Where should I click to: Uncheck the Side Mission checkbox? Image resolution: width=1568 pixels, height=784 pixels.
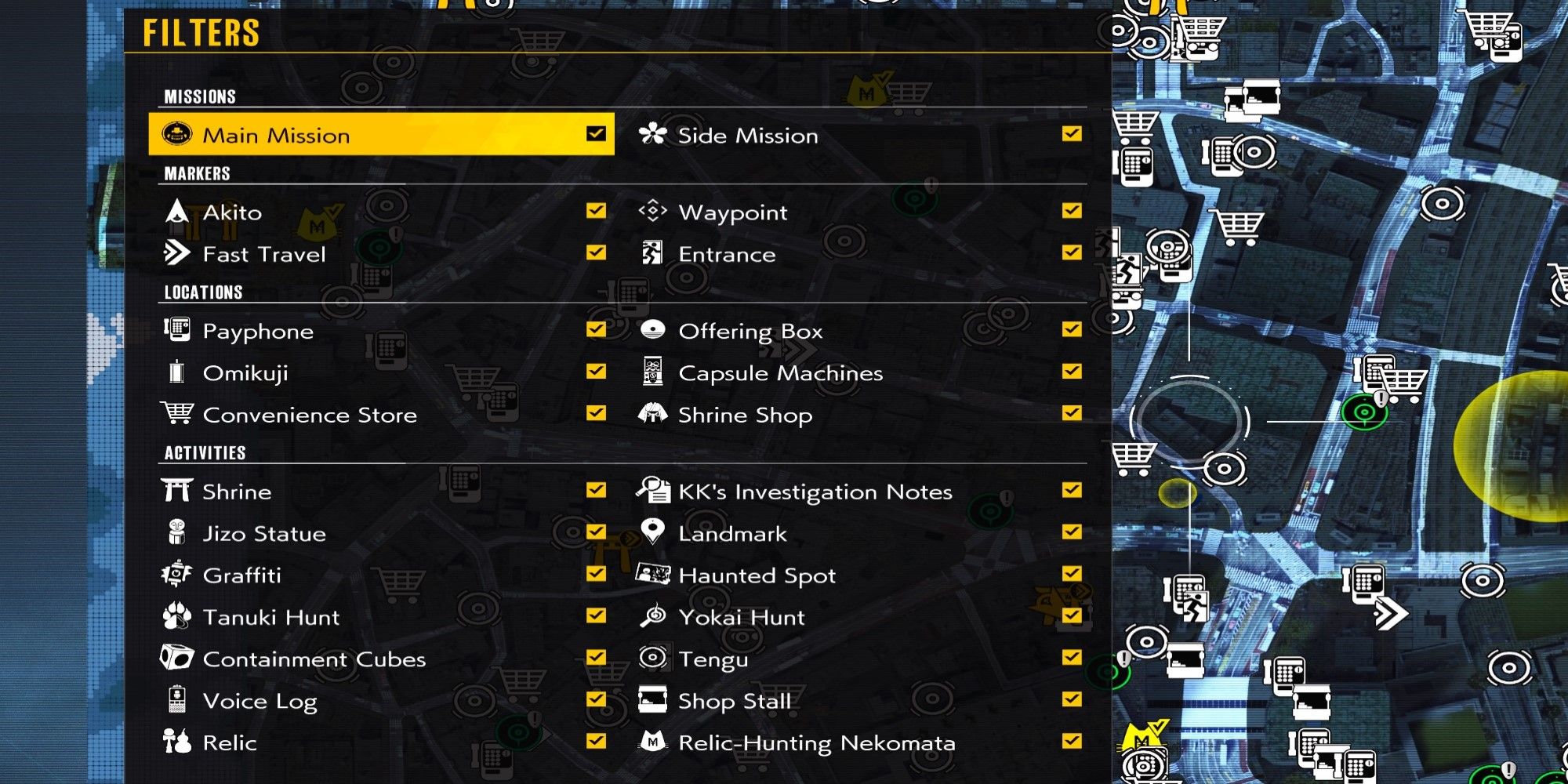(1072, 134)
